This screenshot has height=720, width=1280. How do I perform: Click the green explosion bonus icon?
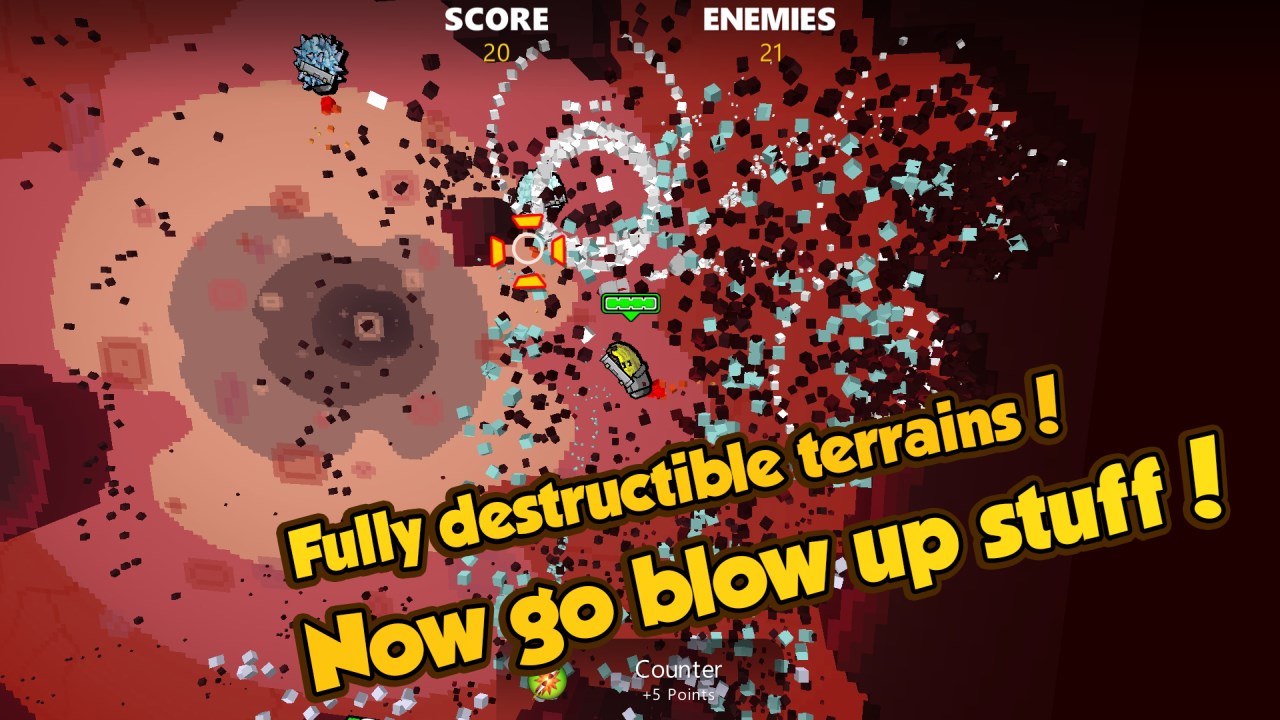pyautogui.click(x=545, y=684)
